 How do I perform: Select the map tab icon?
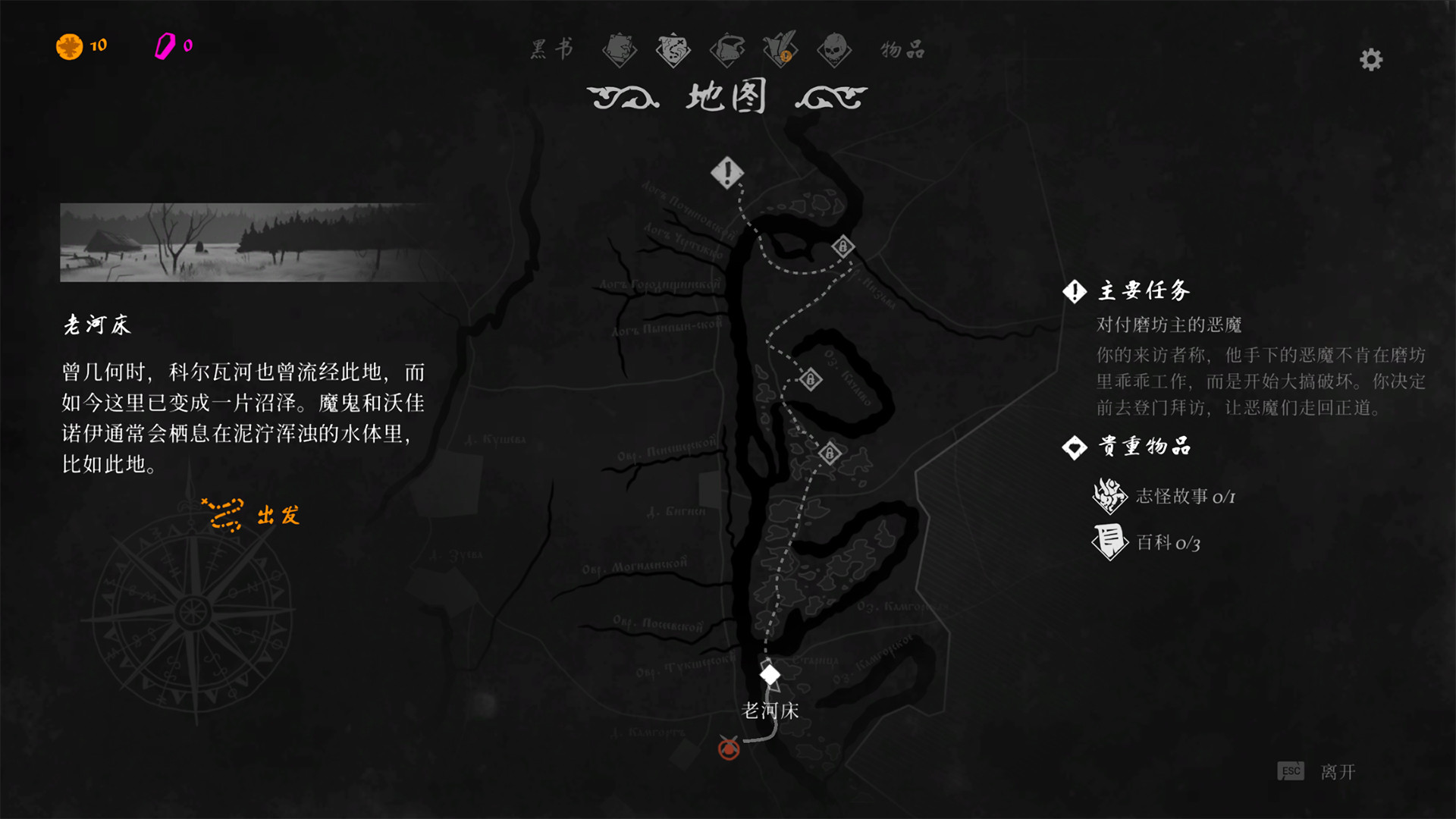tap(674, 49)
